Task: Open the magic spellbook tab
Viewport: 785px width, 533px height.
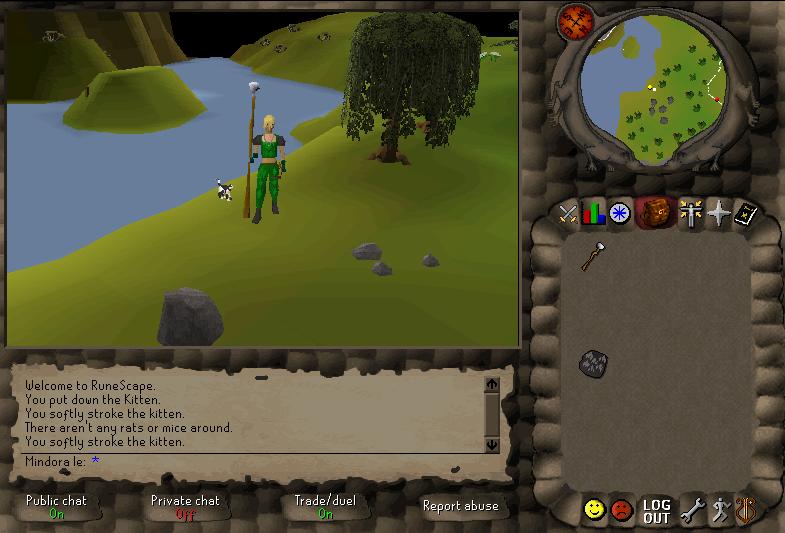Action: [x=745, y=213]
